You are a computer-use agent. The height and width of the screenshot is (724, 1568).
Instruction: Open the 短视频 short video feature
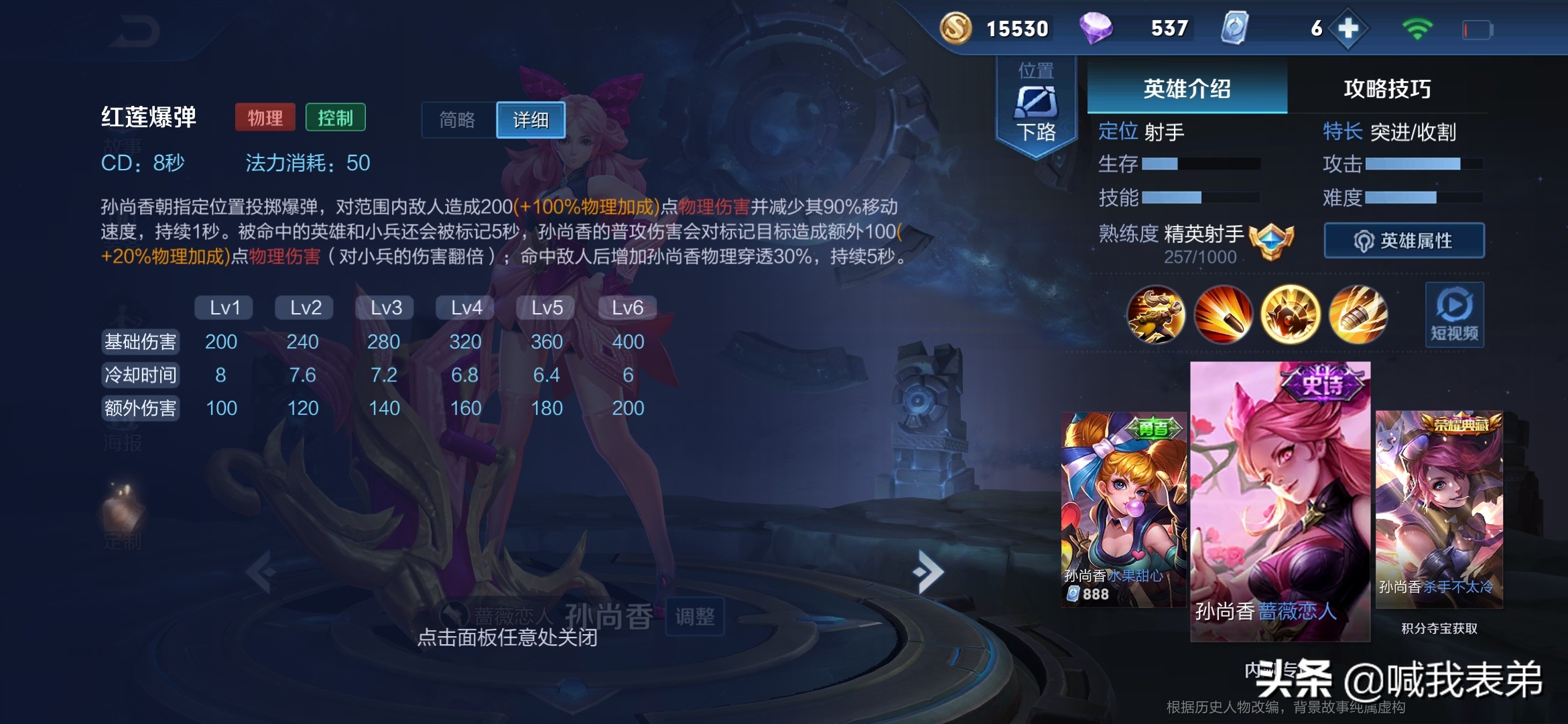(1454, 315)
